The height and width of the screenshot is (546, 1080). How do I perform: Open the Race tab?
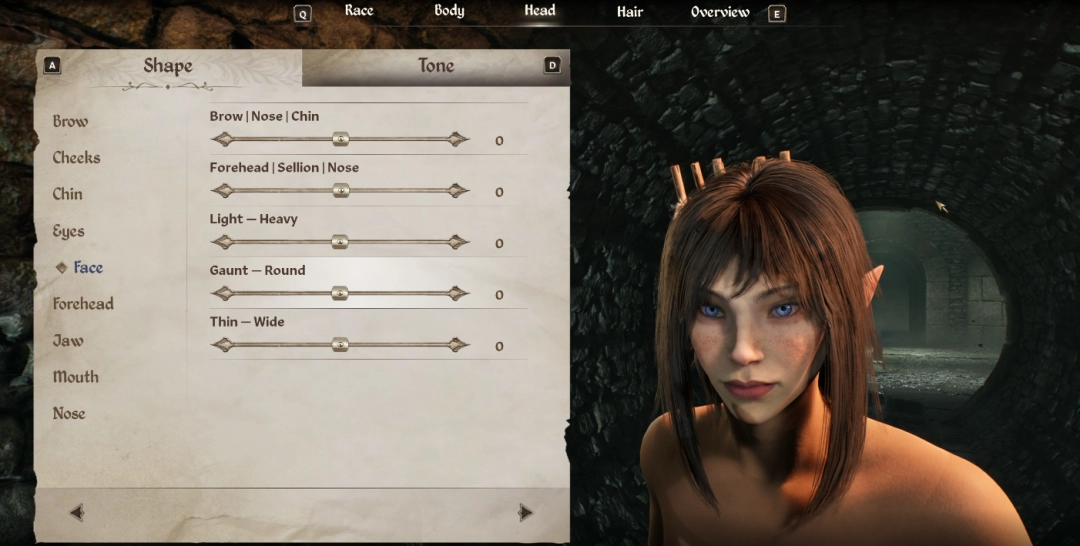point(359,11)
